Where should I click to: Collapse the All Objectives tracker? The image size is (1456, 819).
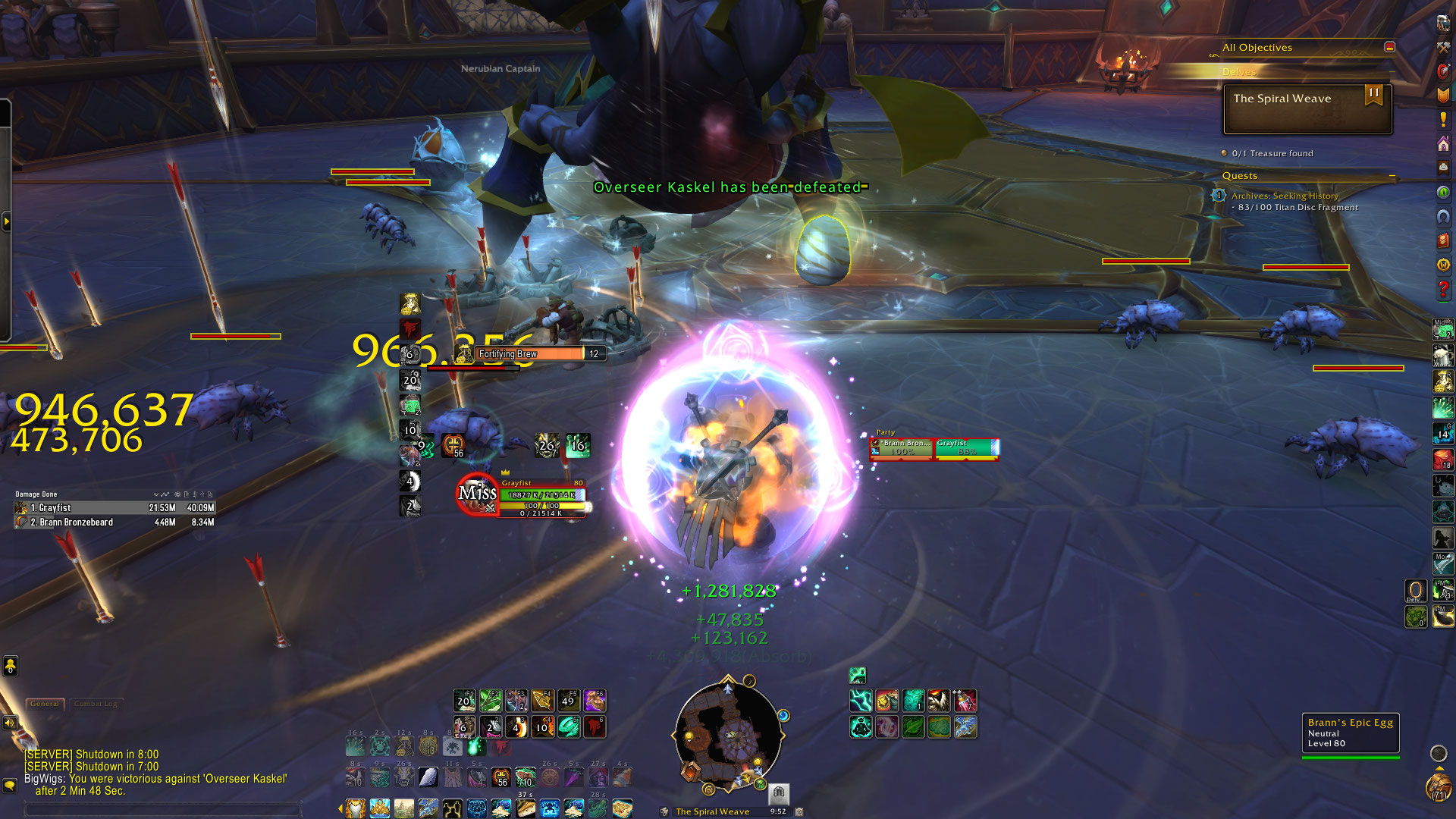pyautogui.click(x=1389, y=47)
